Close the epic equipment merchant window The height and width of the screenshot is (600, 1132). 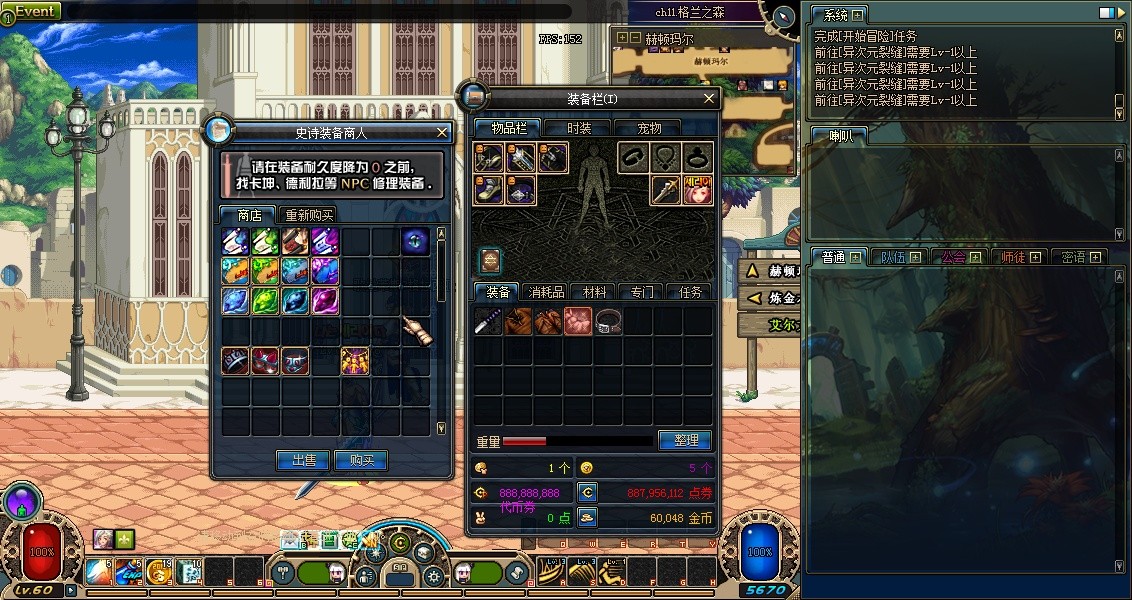pos(443,132)
